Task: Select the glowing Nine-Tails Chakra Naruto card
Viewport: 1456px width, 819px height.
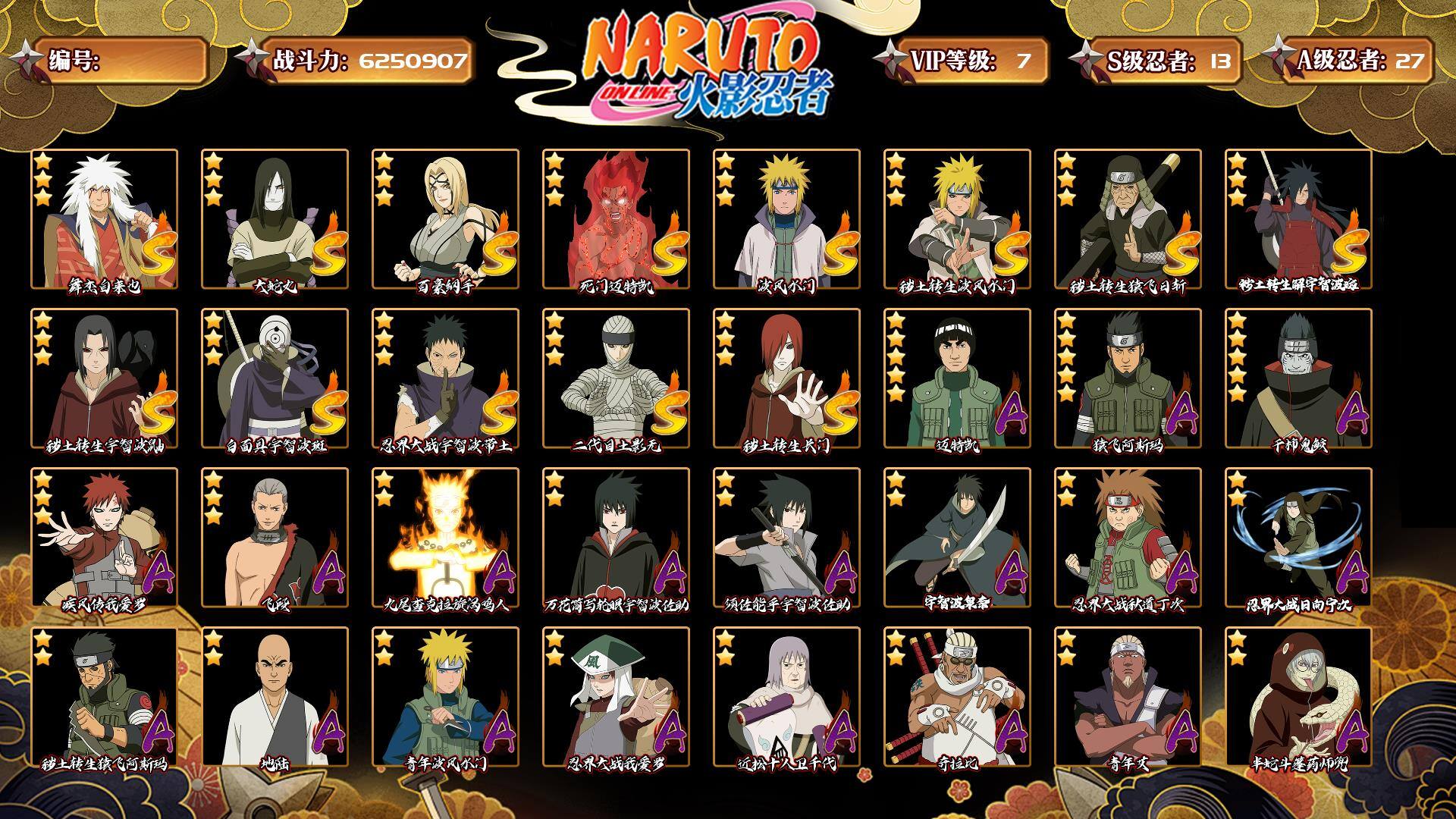Action: 445,538
